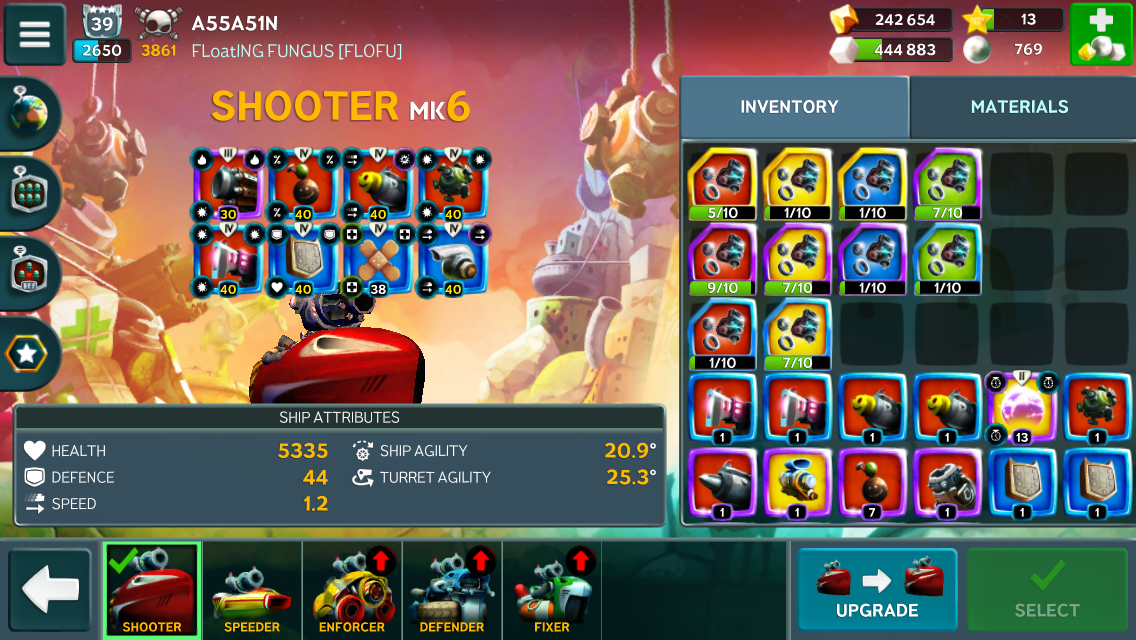Select the bomb item with count 7
Screen dimensions: 1136x640
click(x=872, y=484)
